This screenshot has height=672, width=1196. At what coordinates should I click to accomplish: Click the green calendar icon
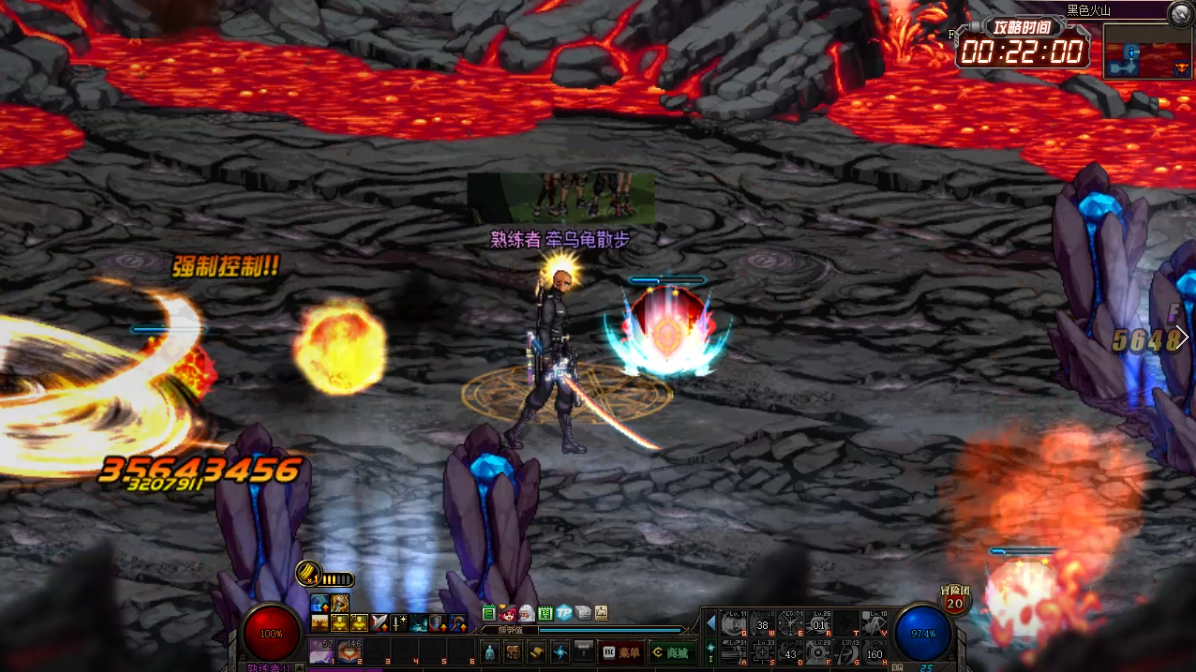click(x=545, y=613)
